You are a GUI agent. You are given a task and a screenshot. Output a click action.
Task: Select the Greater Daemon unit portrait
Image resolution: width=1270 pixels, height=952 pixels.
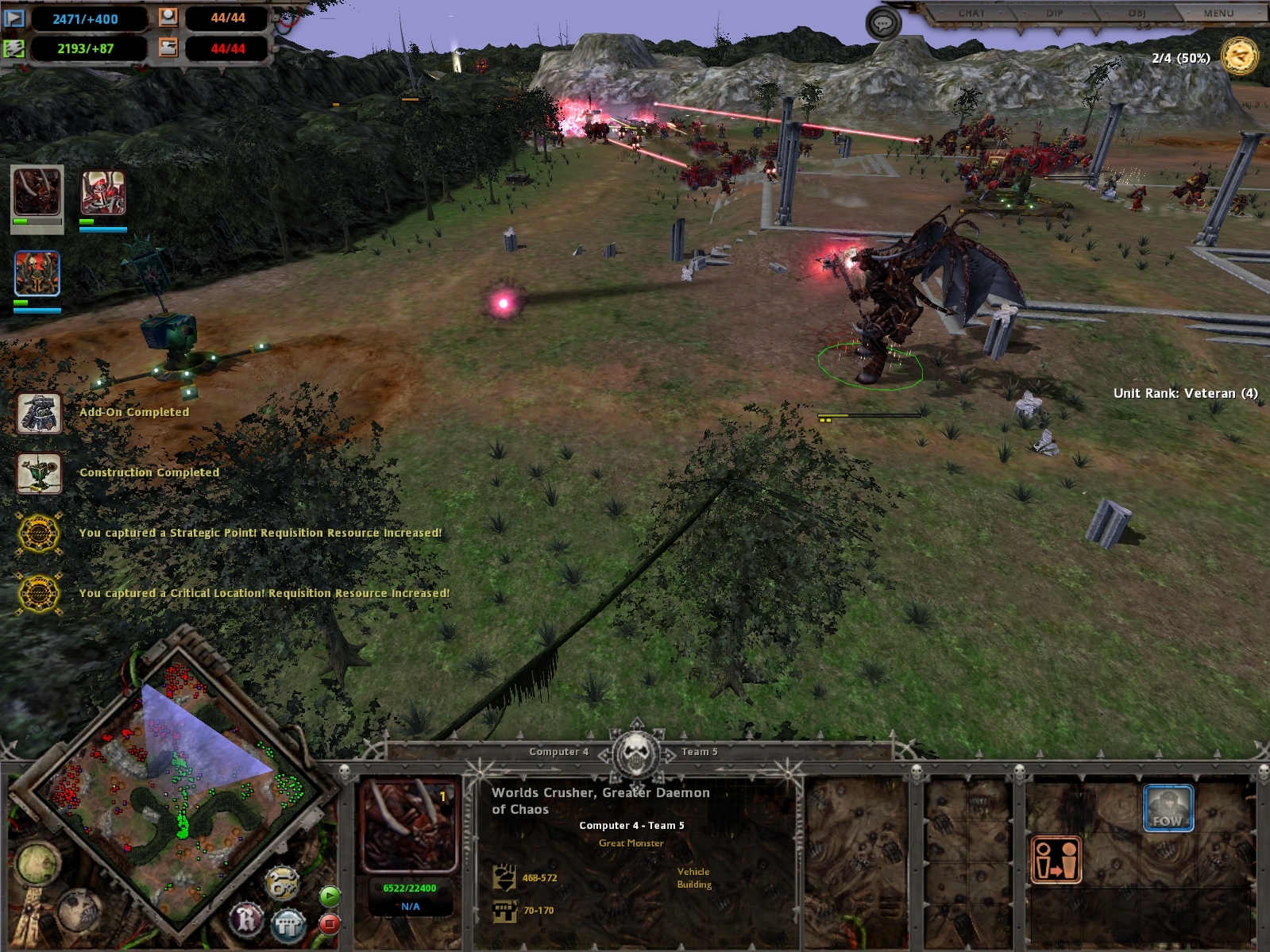[409, 826]
